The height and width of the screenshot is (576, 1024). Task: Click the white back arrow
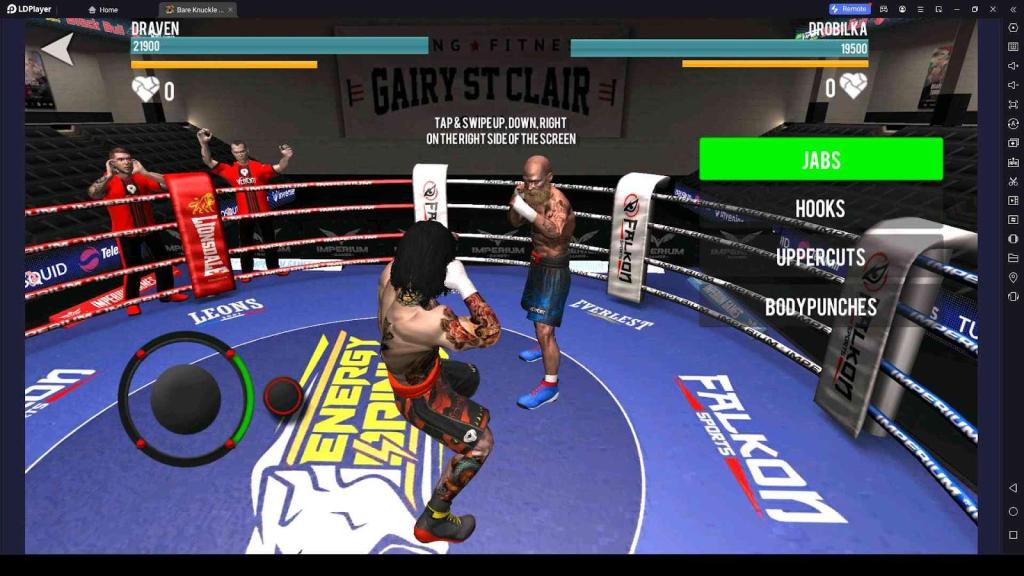point(57,48)
